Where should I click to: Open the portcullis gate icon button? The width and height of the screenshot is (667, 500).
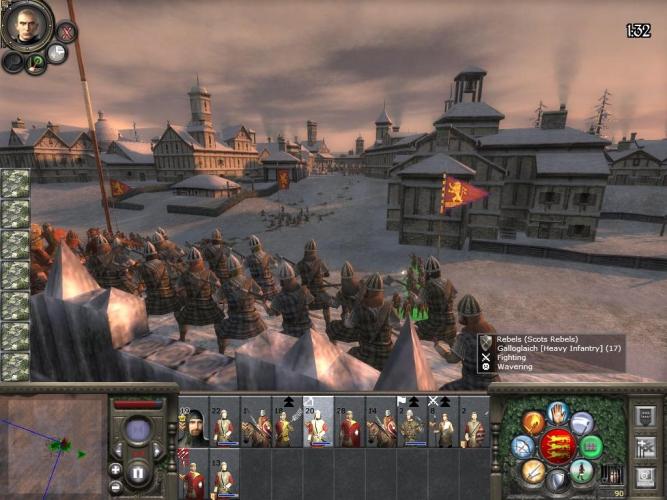click(613, 474)
